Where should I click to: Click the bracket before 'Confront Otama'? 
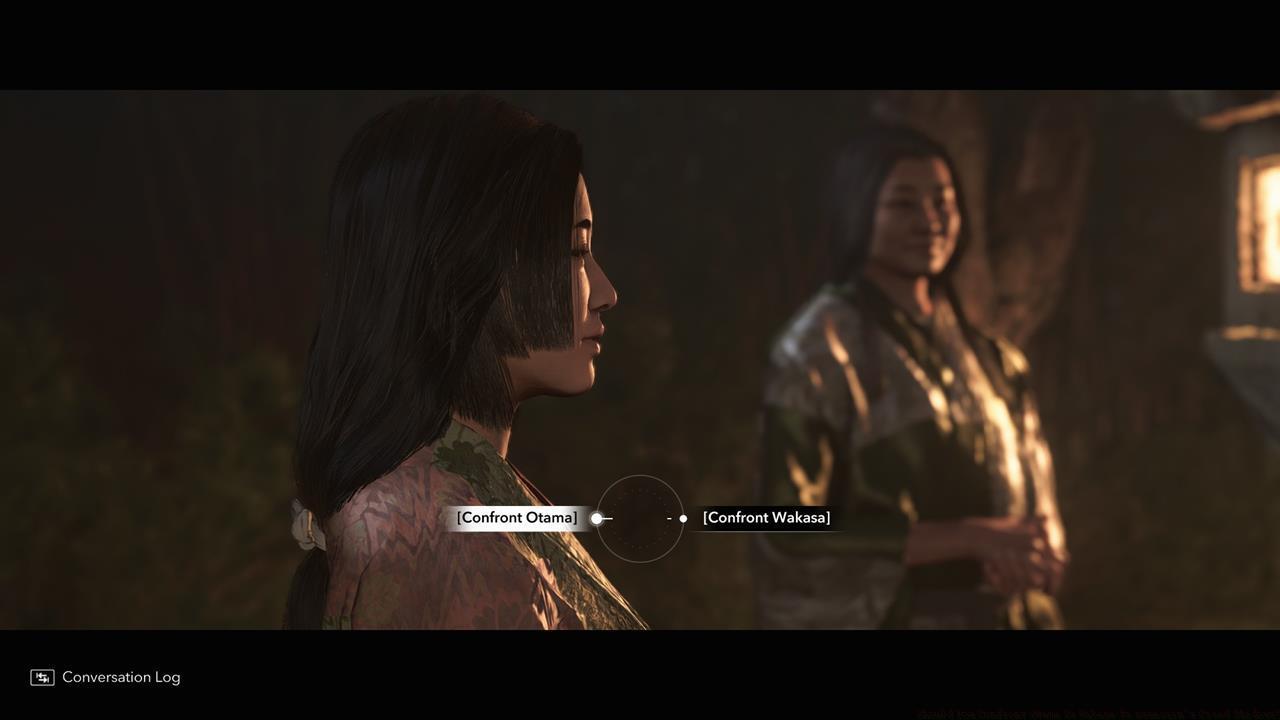click(460, 515)
